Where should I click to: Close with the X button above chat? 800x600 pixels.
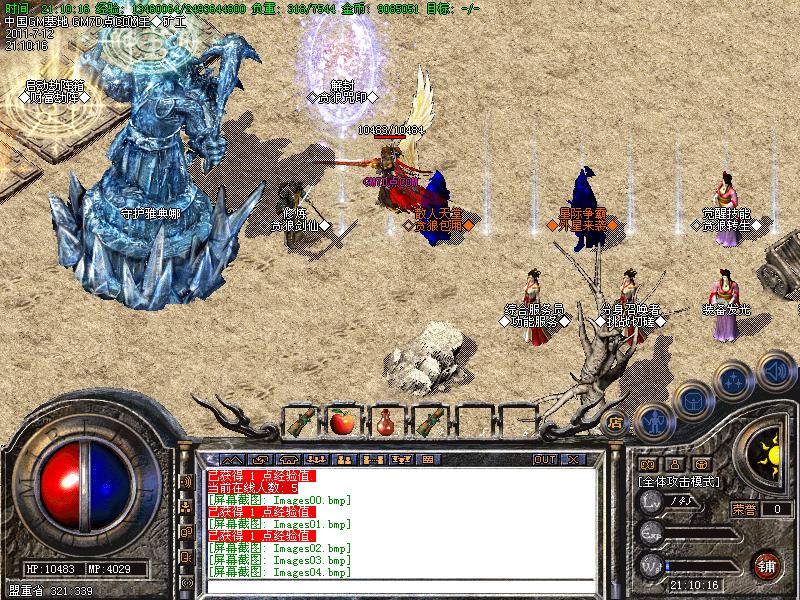(x=573, y=459)
